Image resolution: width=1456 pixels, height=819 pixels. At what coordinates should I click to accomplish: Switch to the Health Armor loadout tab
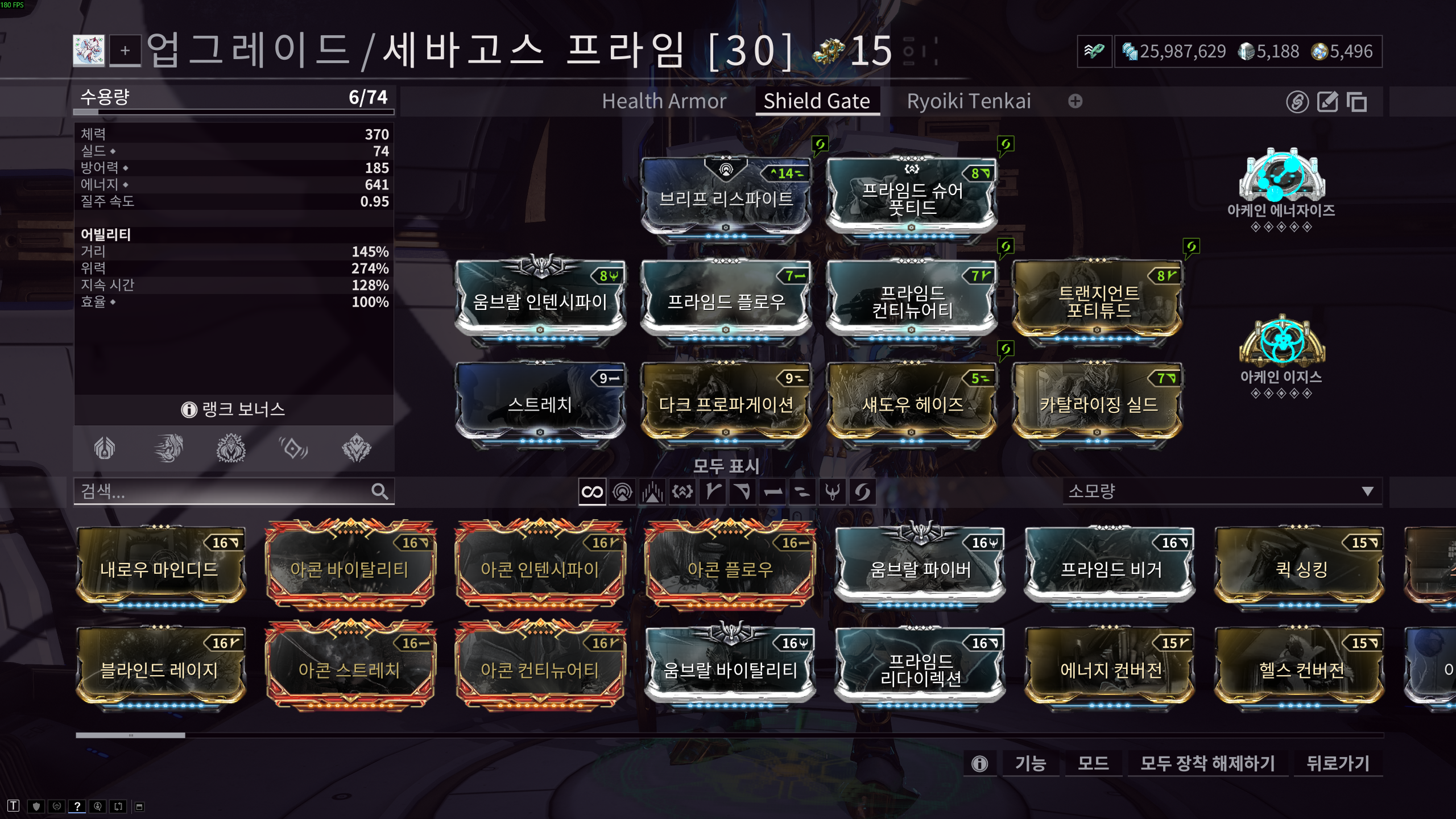click(x=664, y=101)
